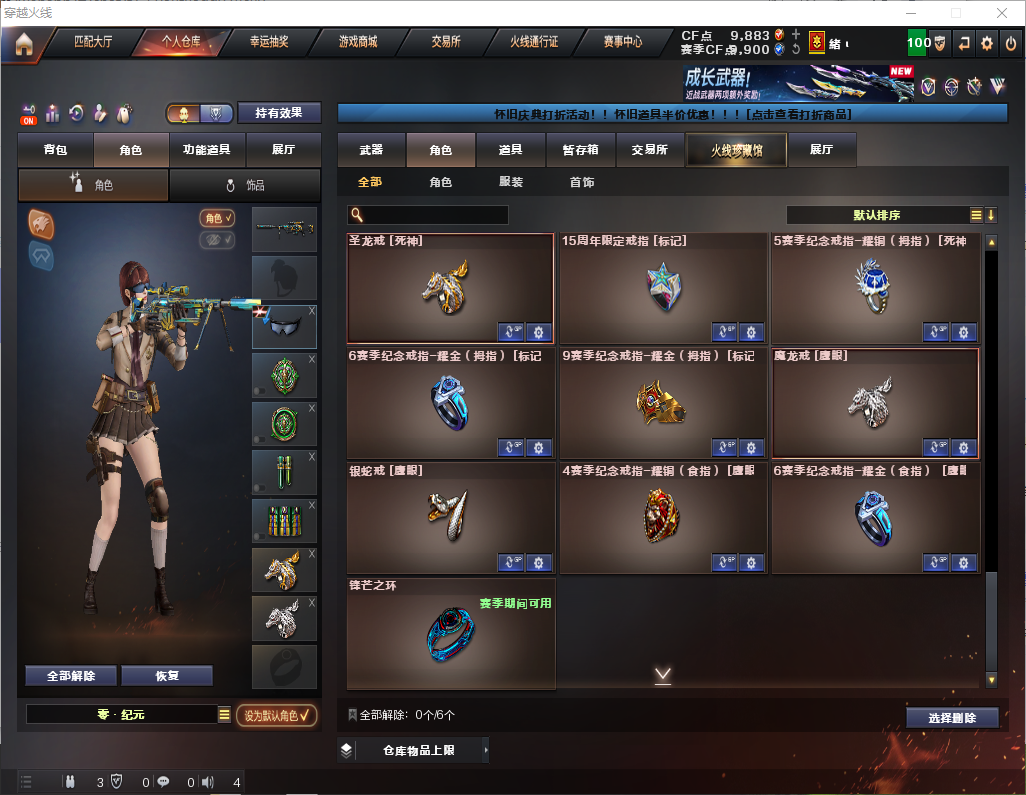This screenshot has width=1026, height=795.
Task: Click the 选择删除 select delete button
Action: click(x=952, y=718)
